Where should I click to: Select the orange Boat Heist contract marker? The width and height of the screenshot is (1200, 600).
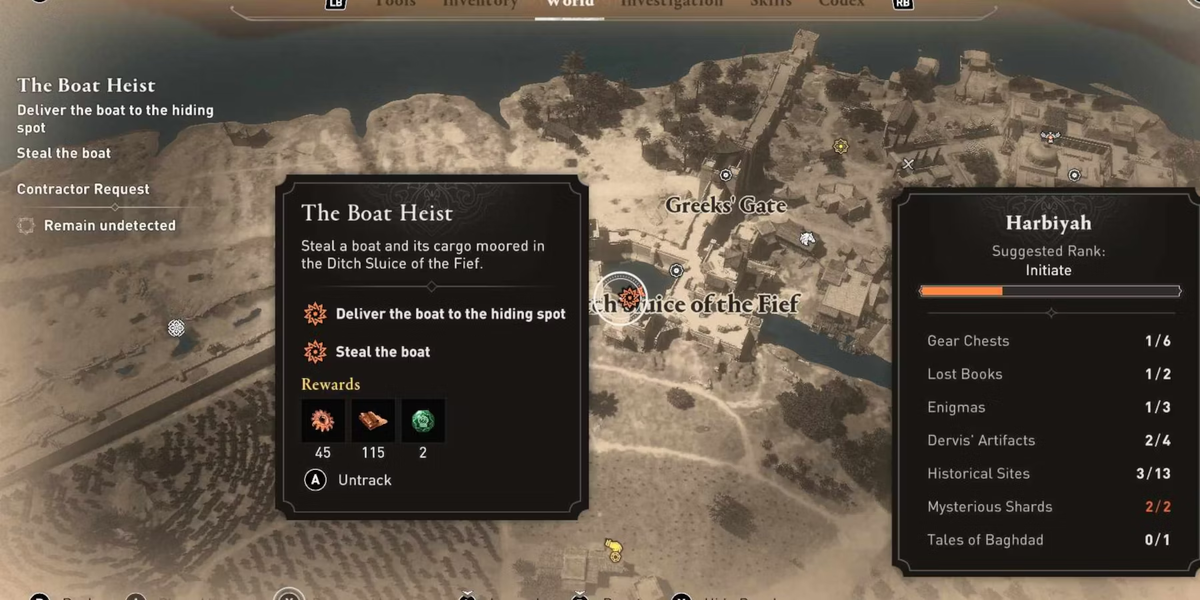click(630, 296)
